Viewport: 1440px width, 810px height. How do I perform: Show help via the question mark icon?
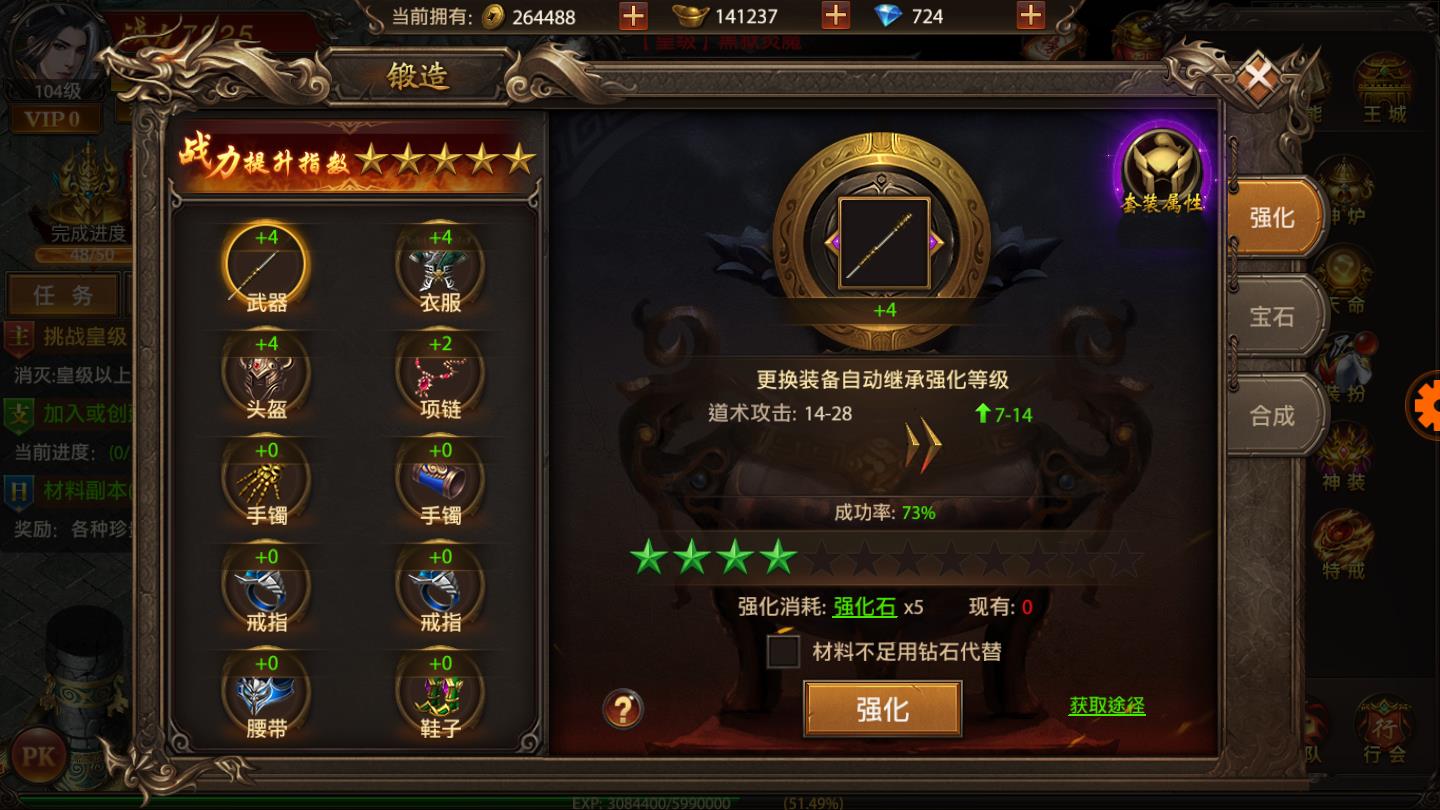pyautogui.click(x=623, y=709)
